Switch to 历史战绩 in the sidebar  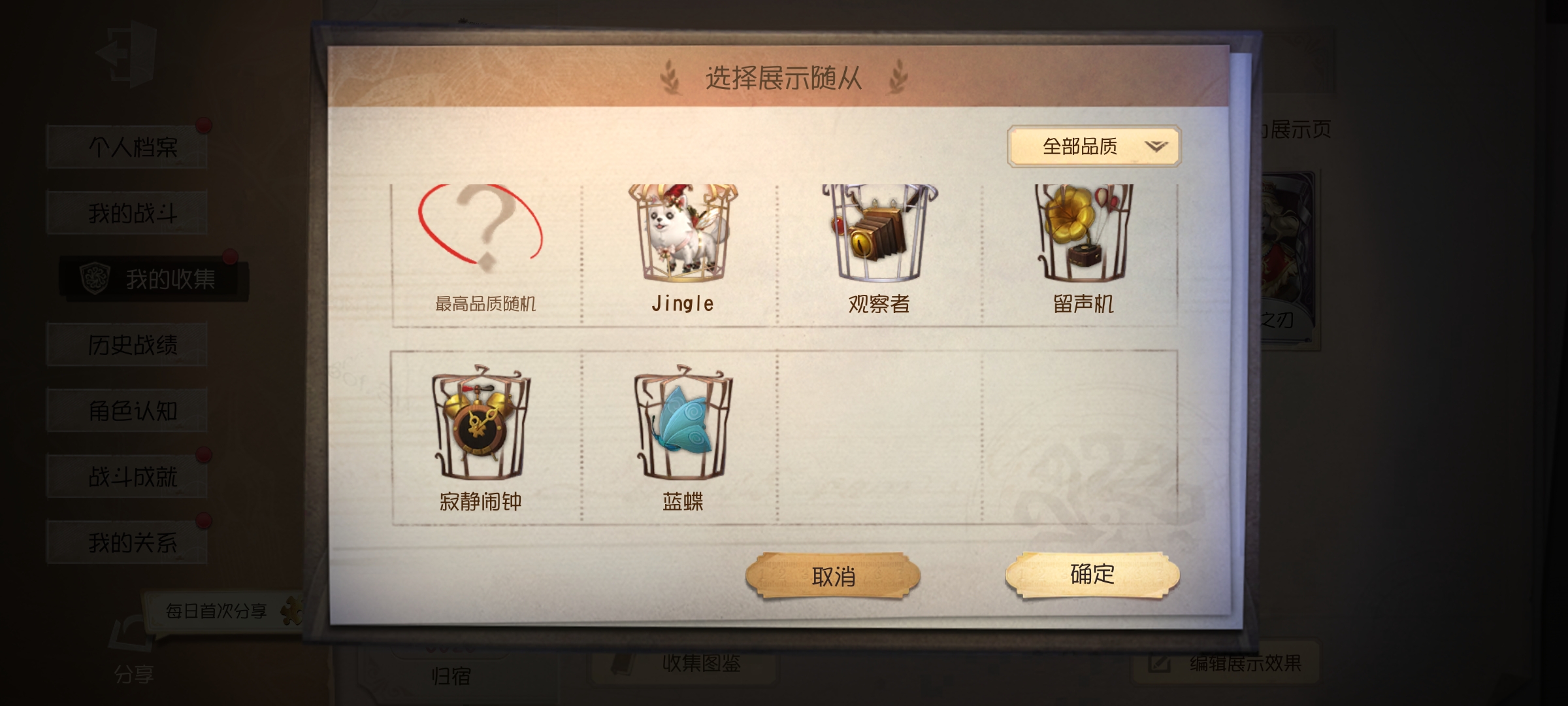127,343
